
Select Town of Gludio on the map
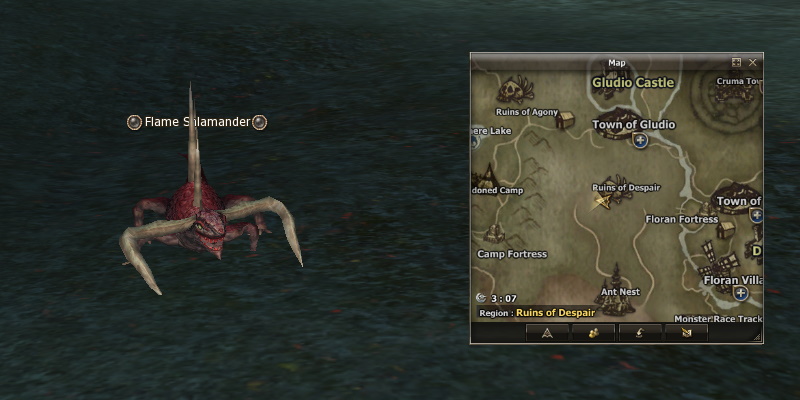(x=634, y=125)
